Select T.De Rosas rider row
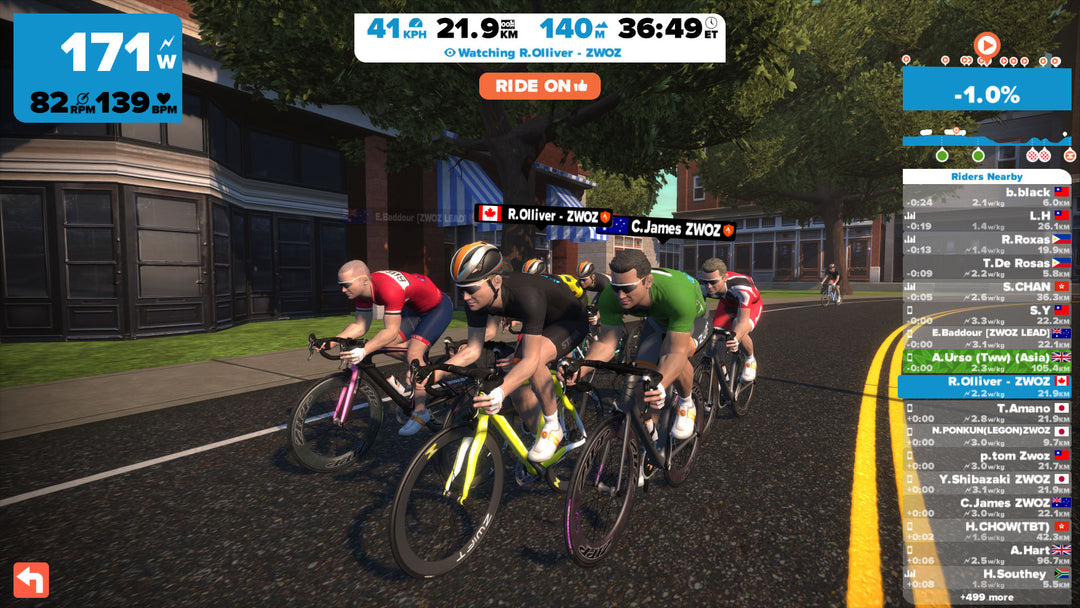The image size is (1080, 608). 987,268
